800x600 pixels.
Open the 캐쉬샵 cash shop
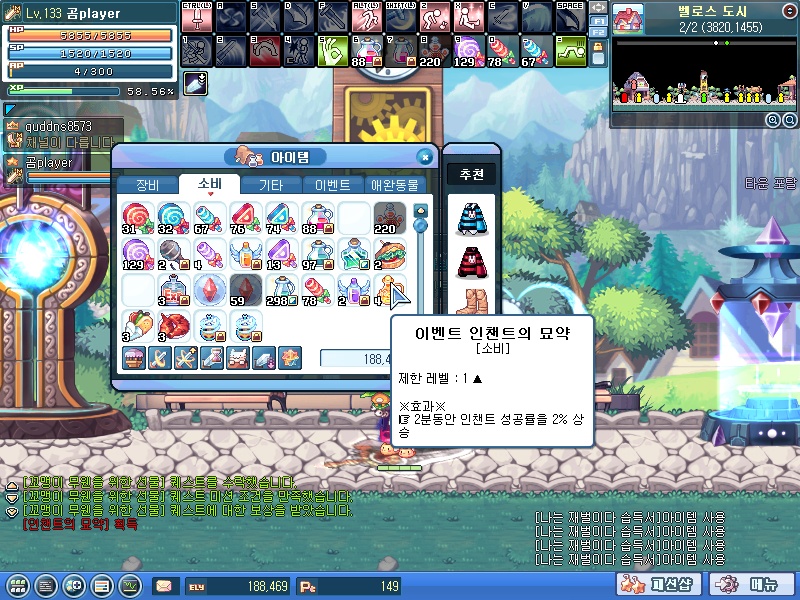point(648,585)
